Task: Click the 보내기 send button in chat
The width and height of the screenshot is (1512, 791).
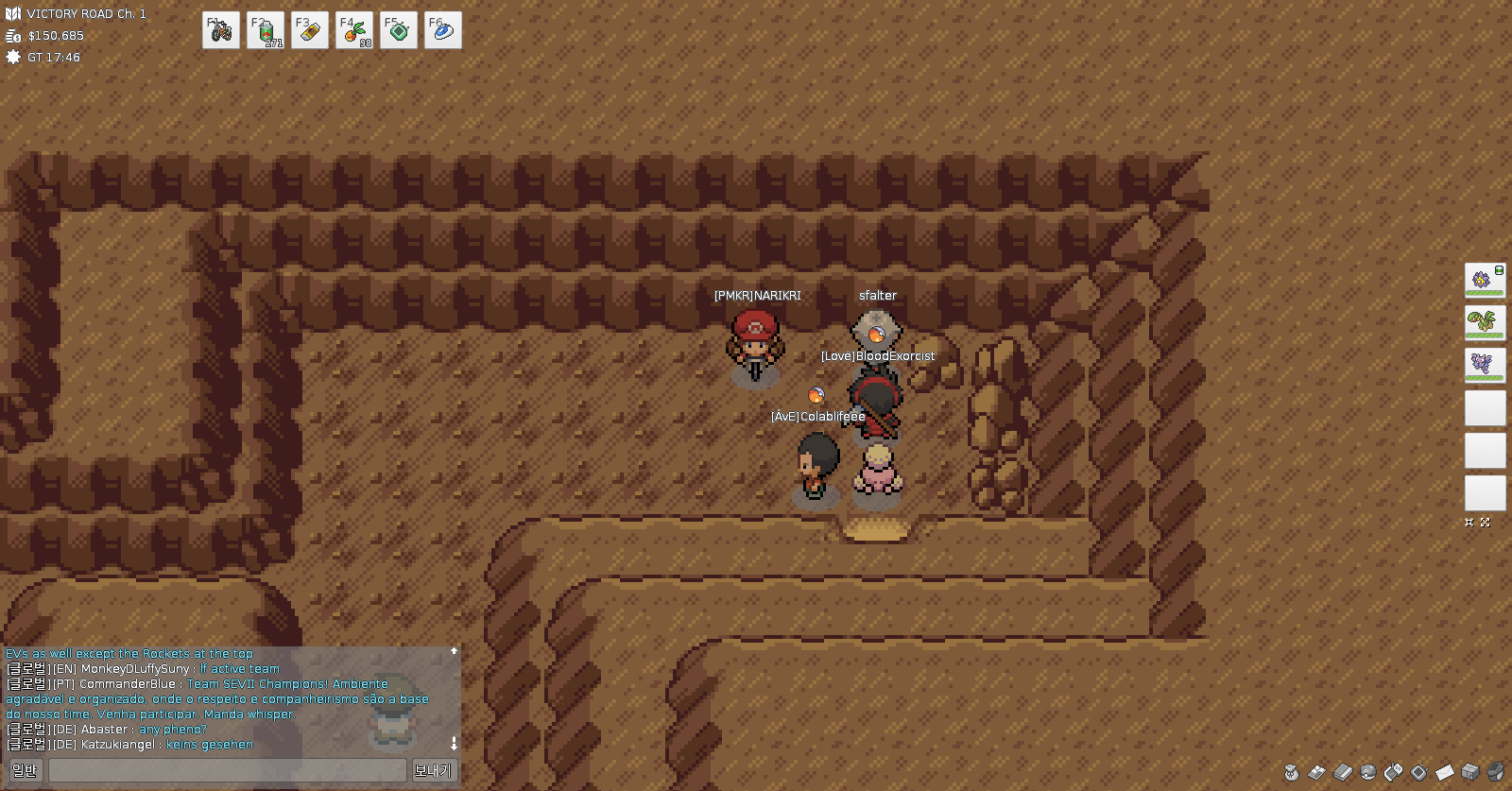Action: (x=433, y=770)
